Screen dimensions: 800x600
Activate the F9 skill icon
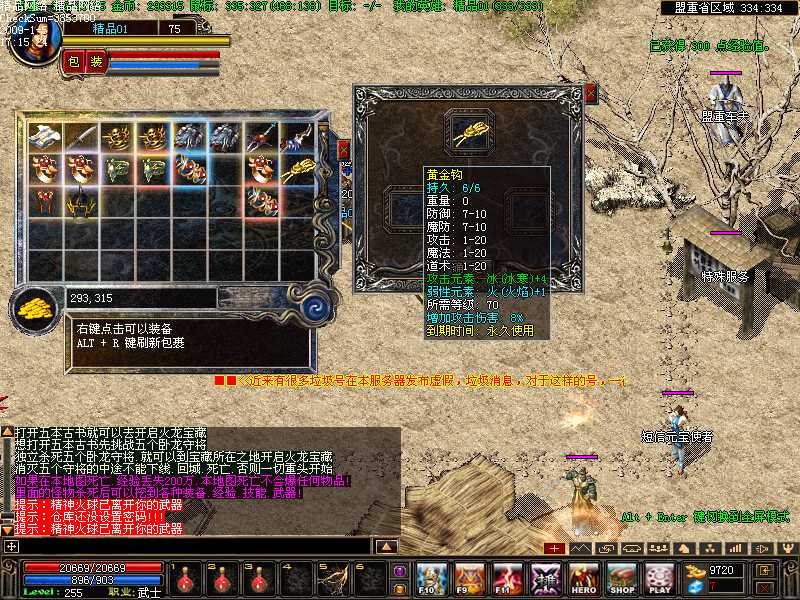[470, 578]
